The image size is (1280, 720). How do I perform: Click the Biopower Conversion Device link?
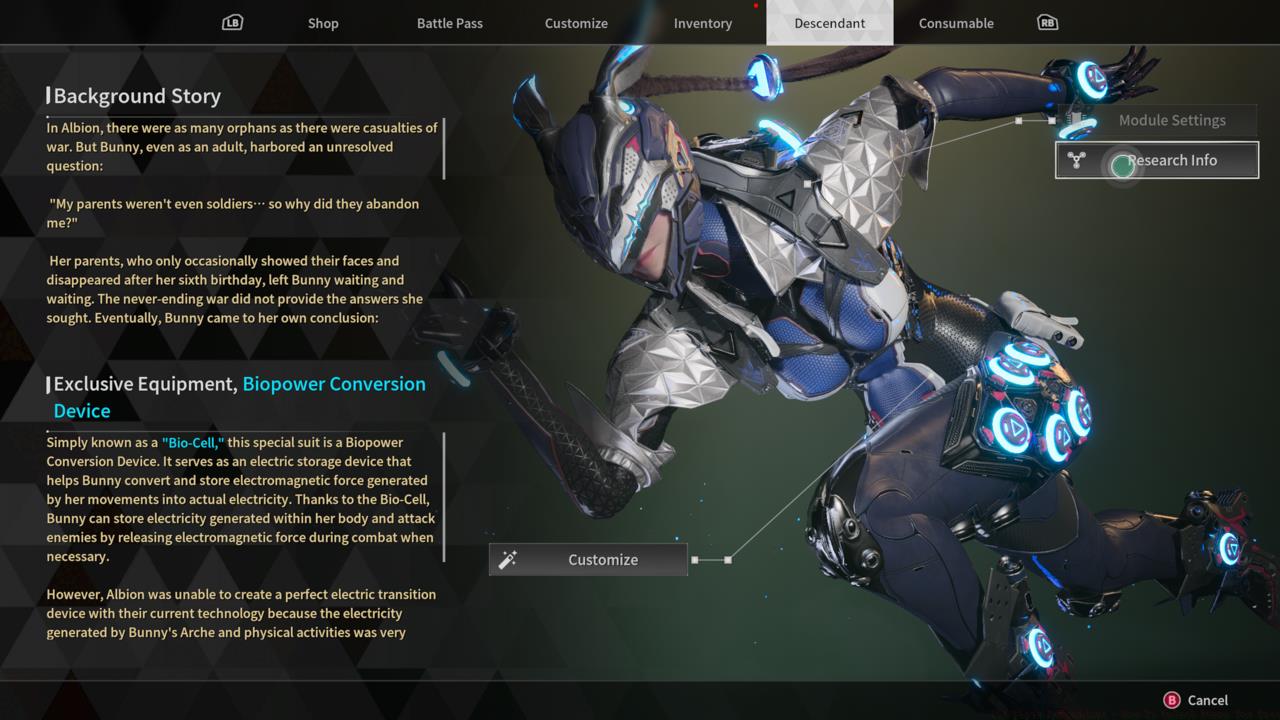pos(333,383)
